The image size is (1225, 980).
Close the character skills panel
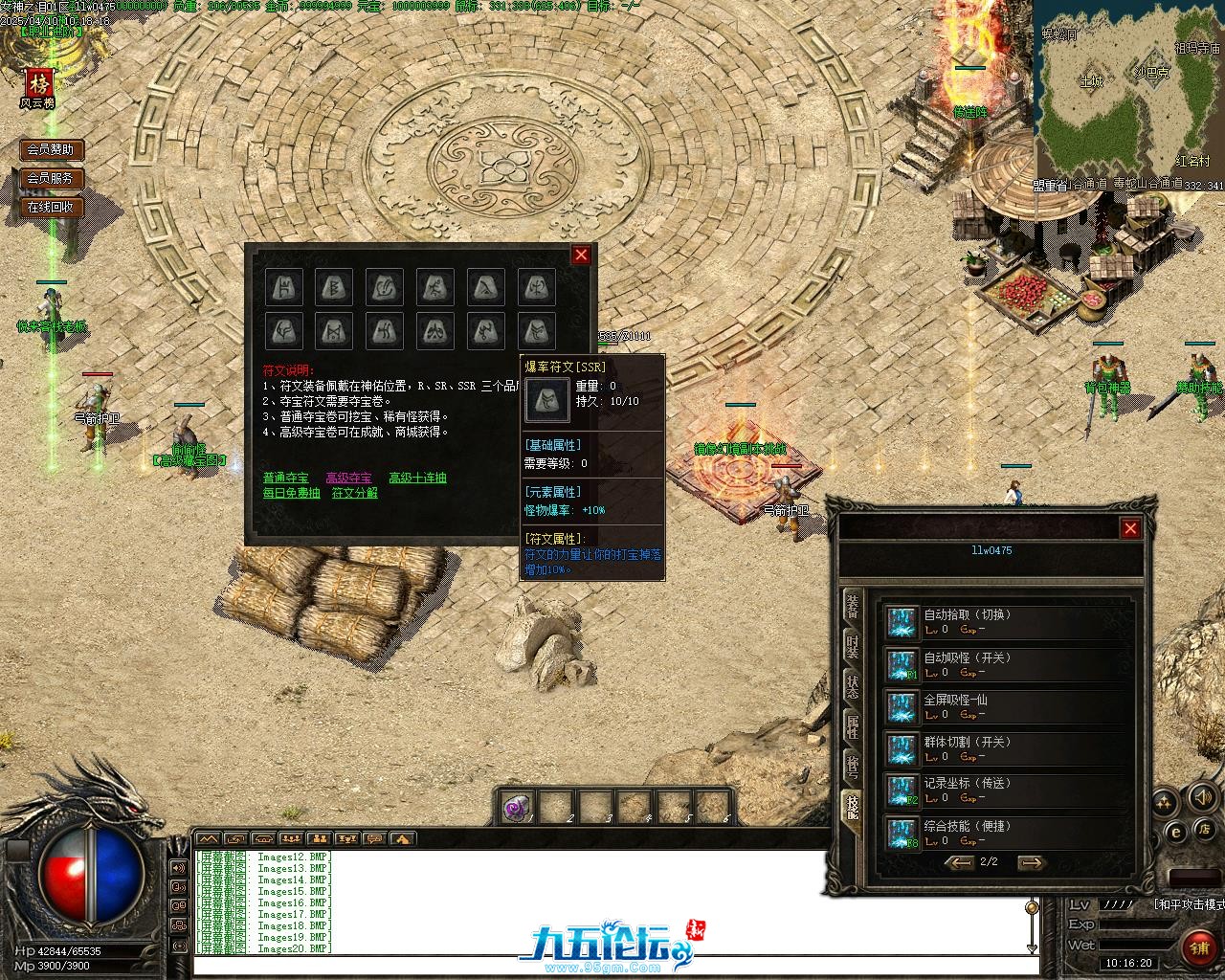tap(1130, 528)
